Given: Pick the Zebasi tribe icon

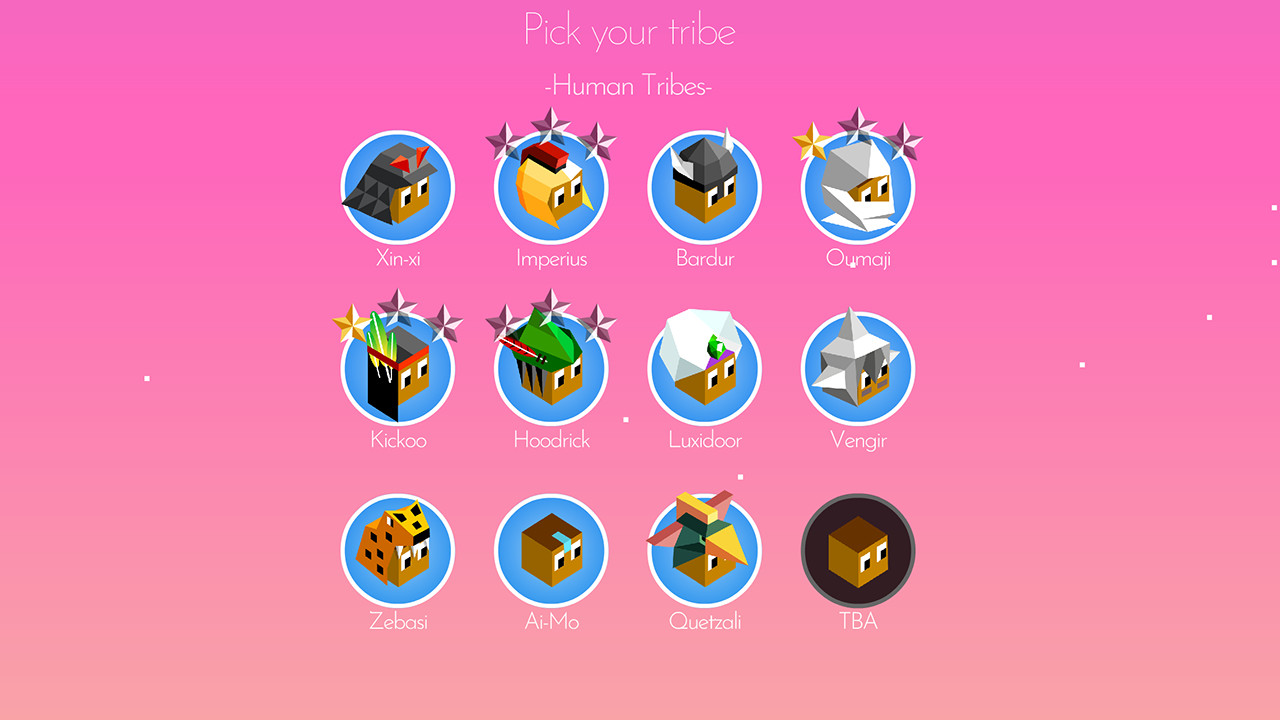Looking at the screenshot, I should (398, 550).
